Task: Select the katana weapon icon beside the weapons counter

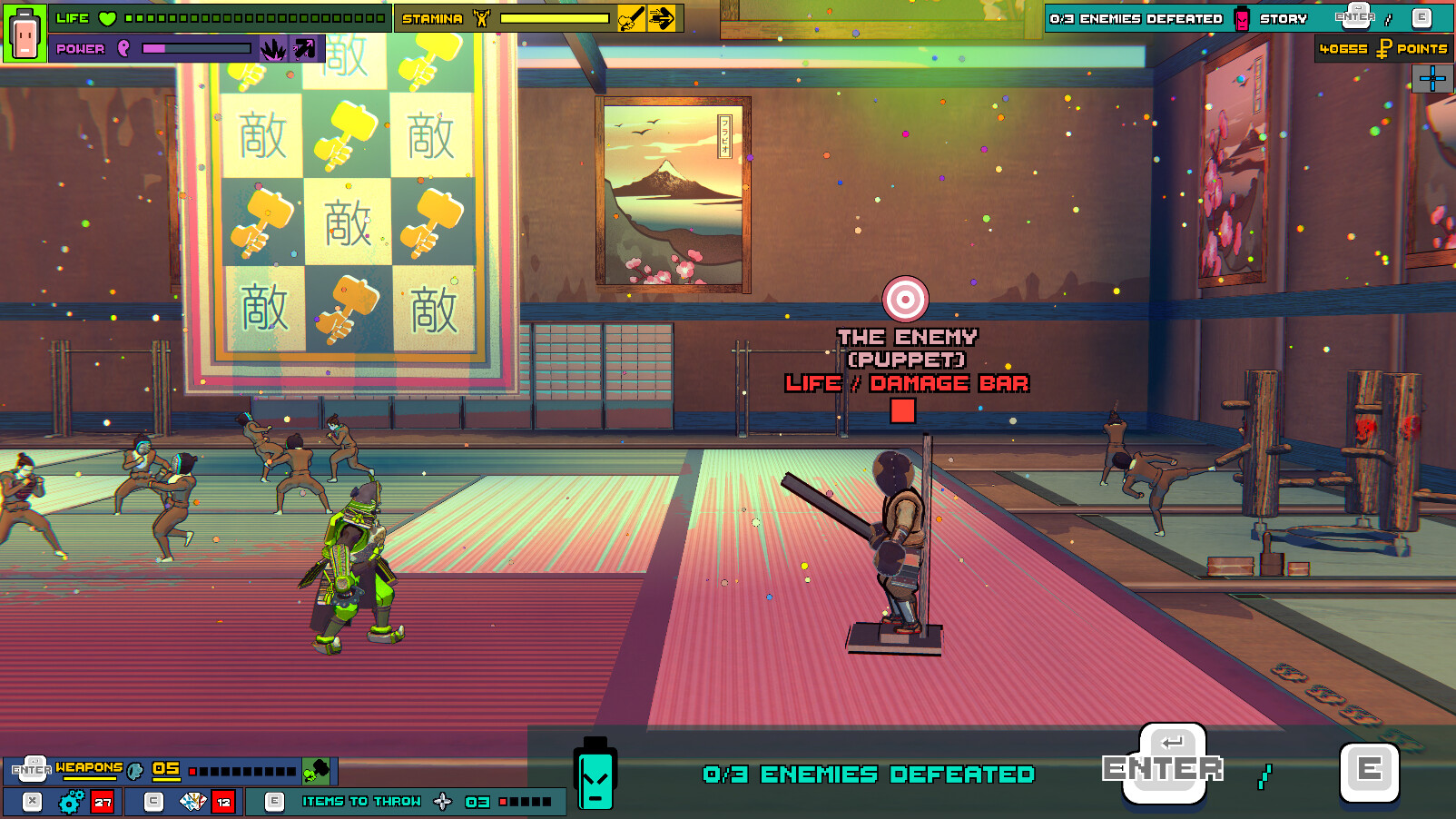Action: pyautogui.click(x=134, y=770)
